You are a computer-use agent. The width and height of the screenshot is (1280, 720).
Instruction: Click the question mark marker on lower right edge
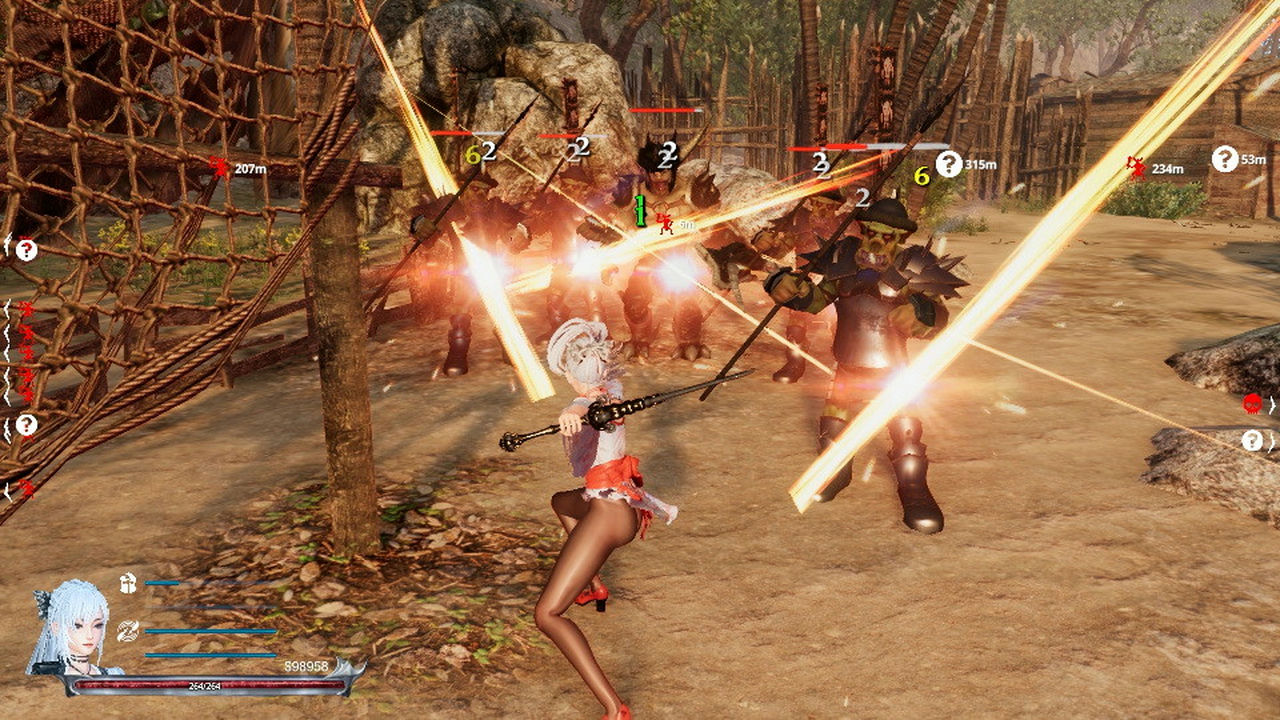[1253, 441]
